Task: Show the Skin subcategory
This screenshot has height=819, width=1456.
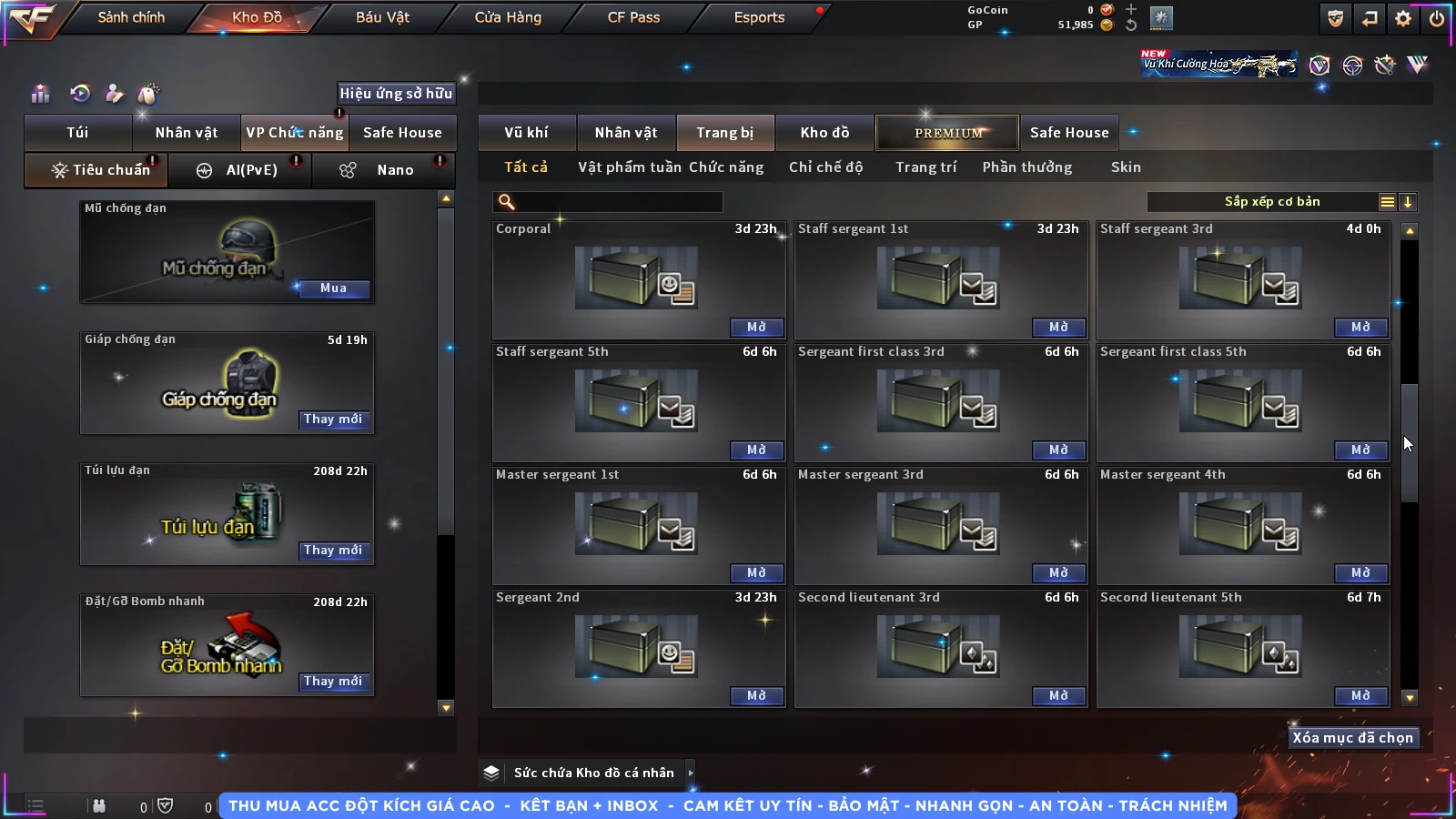Action: [1126, 167]
